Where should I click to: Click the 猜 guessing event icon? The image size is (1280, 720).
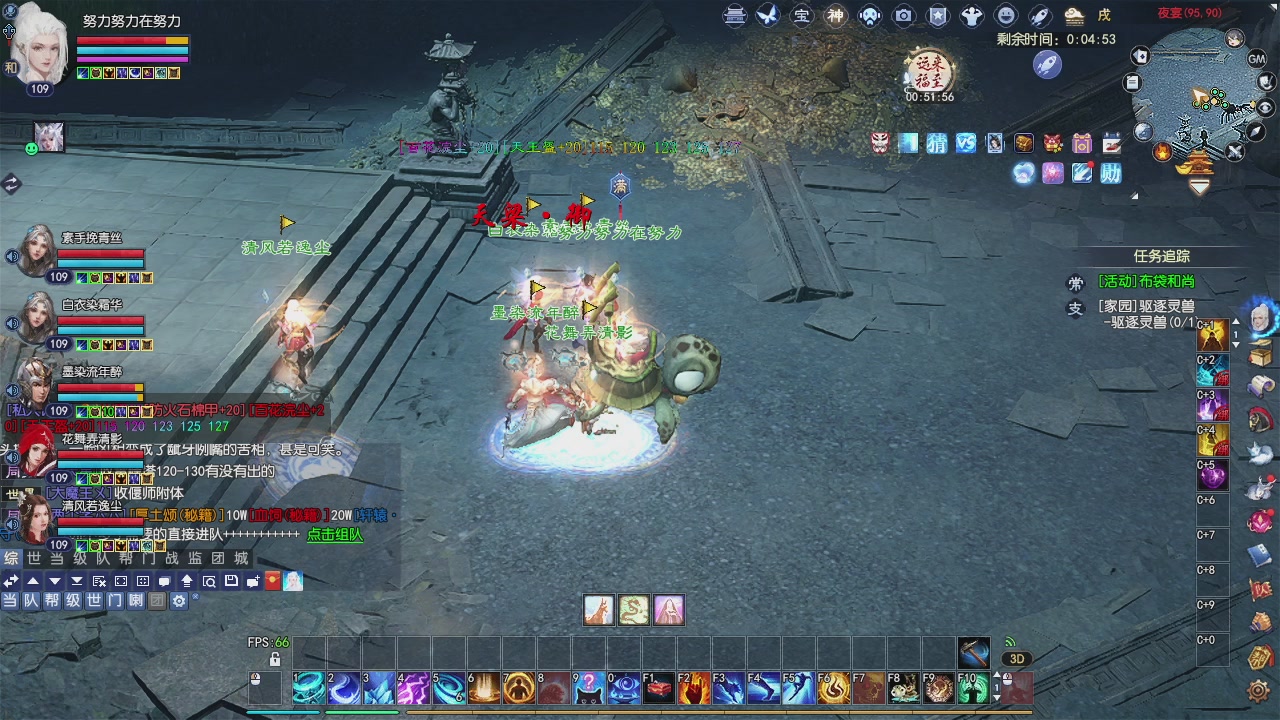[x=937, y=143]
